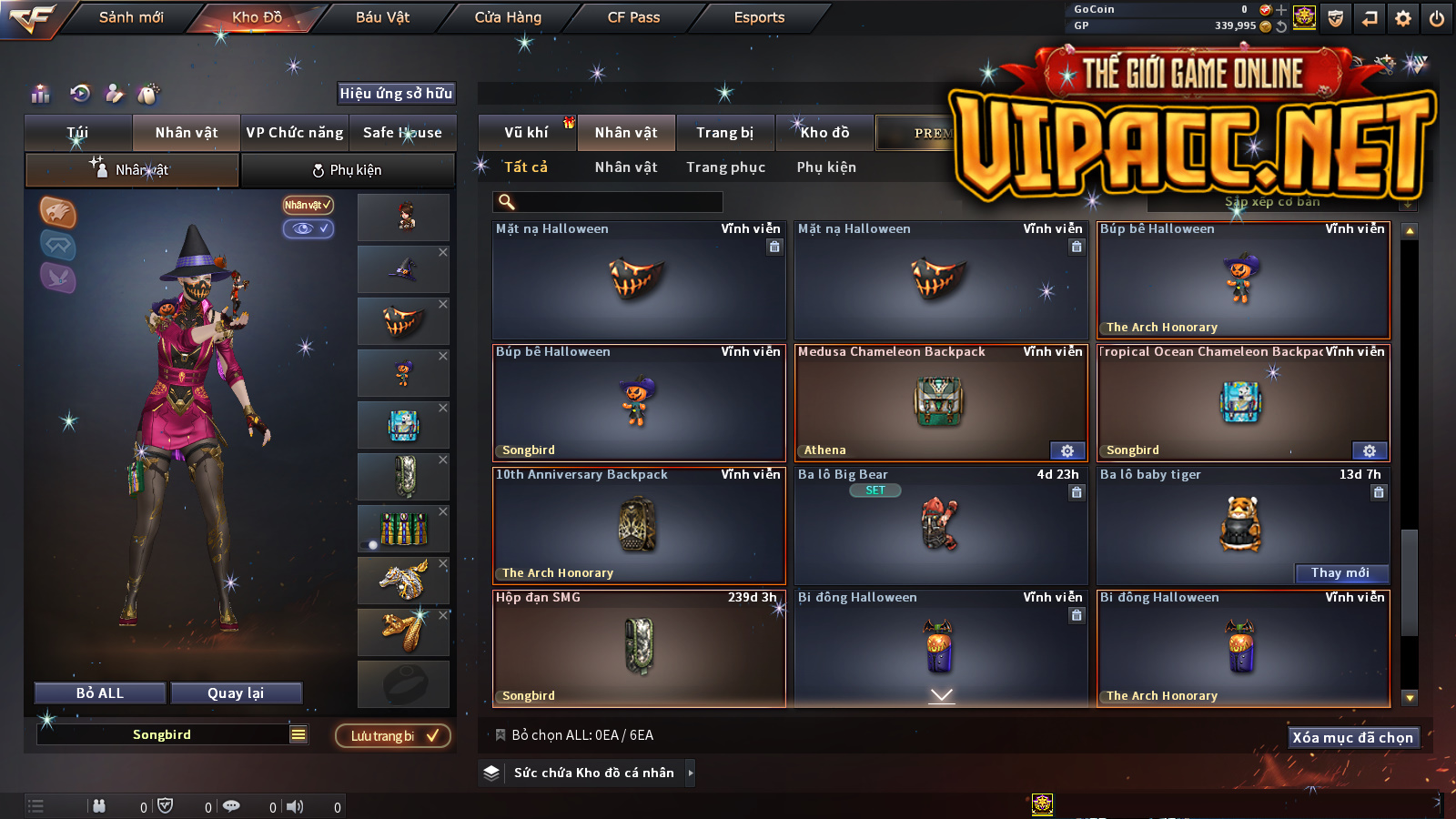Select the Safe House tab

pyautogui.click(x=402, y=133)
